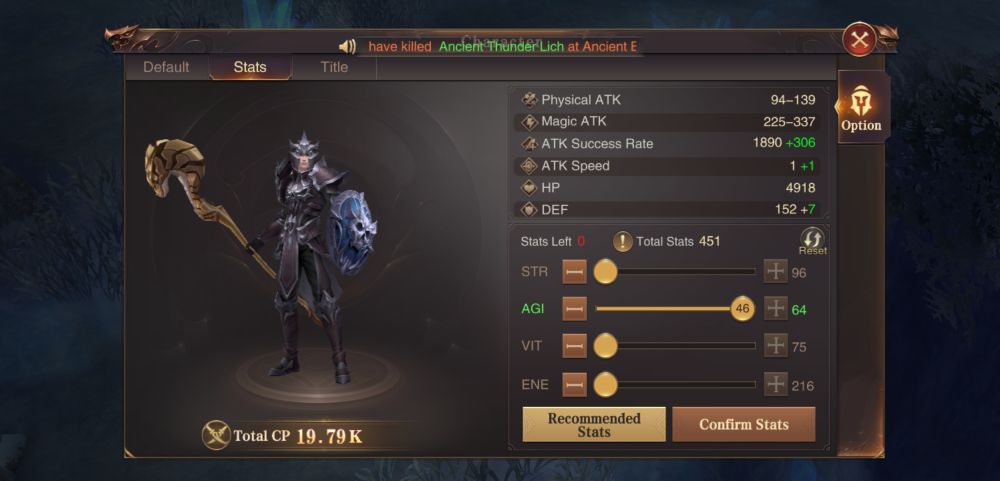Viewport: 1000px width, 481px height.
Task: Click the ENE slider handle
Action: (x=605, y=384)
